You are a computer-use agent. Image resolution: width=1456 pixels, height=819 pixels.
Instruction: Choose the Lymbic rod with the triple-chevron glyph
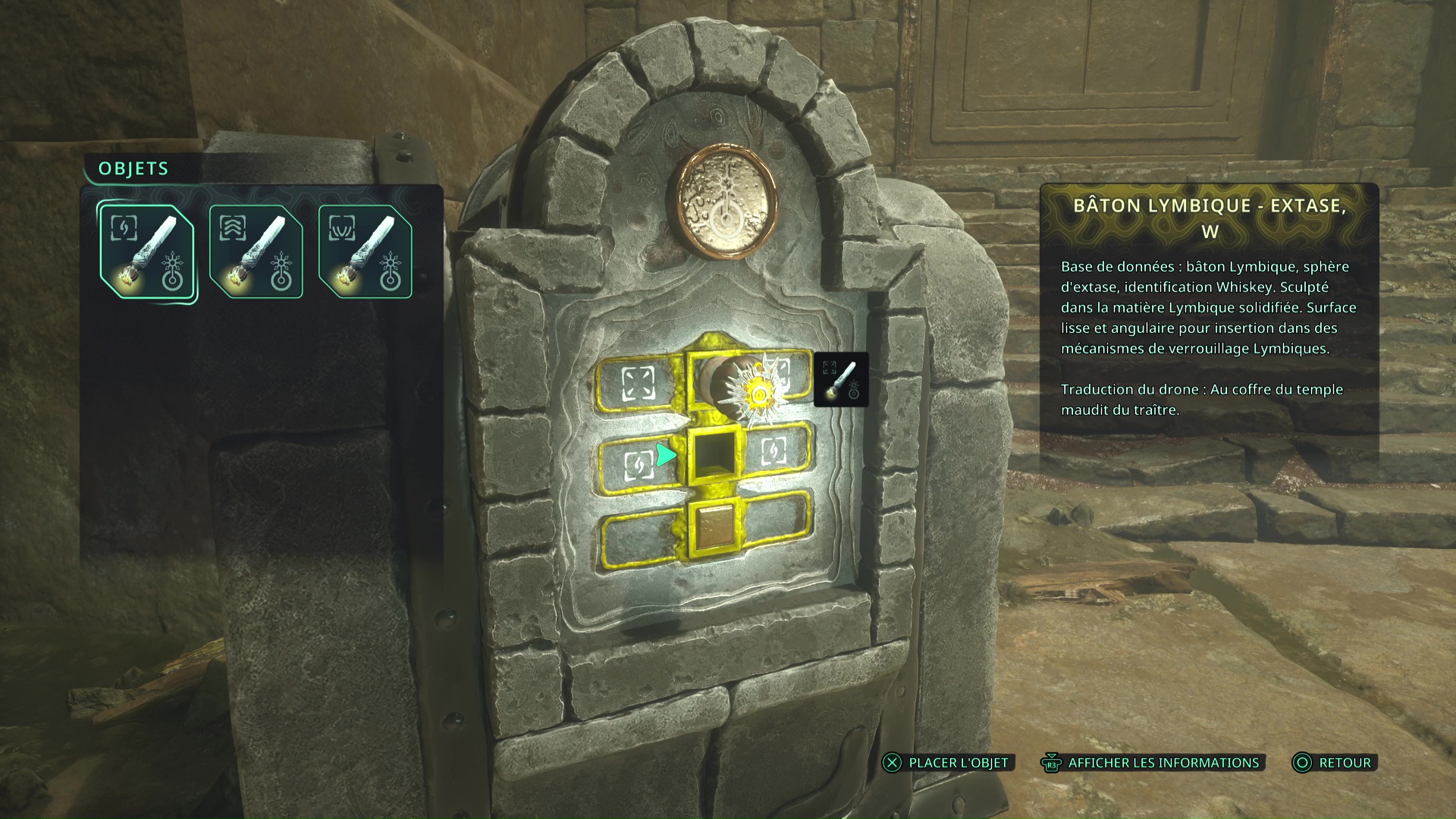(256, 253)
